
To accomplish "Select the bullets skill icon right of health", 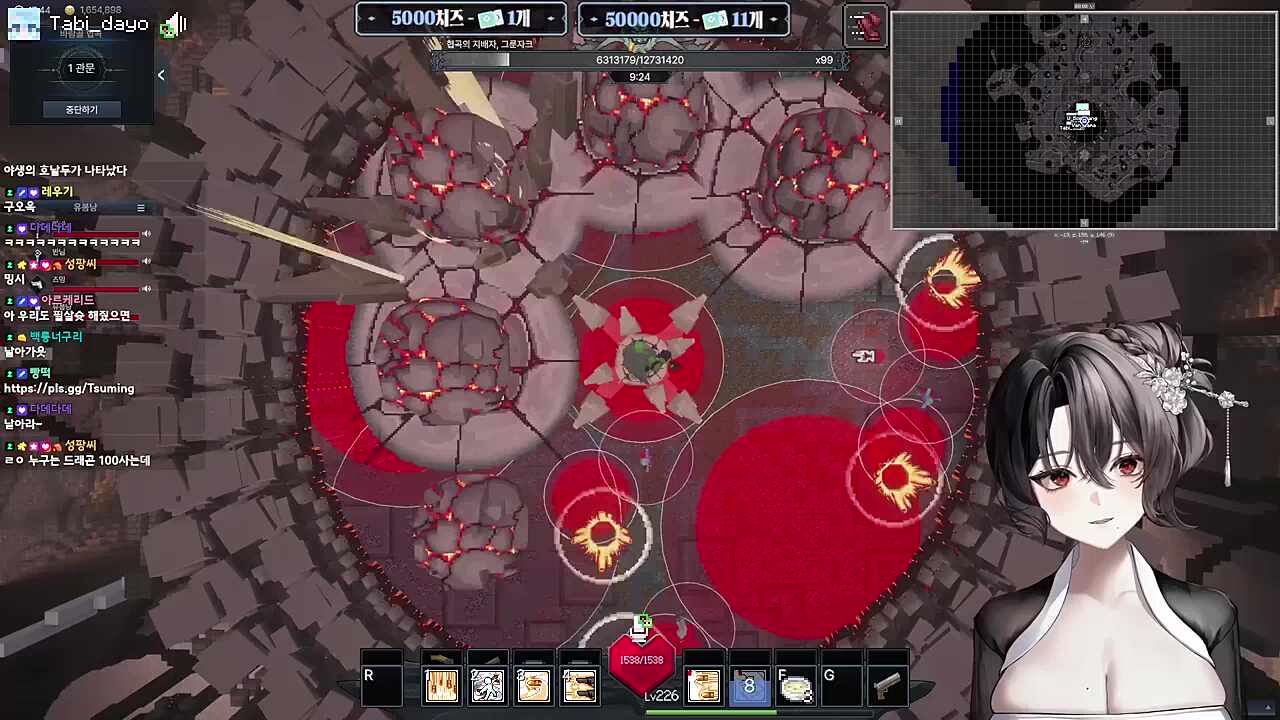I will coord(703,686).
